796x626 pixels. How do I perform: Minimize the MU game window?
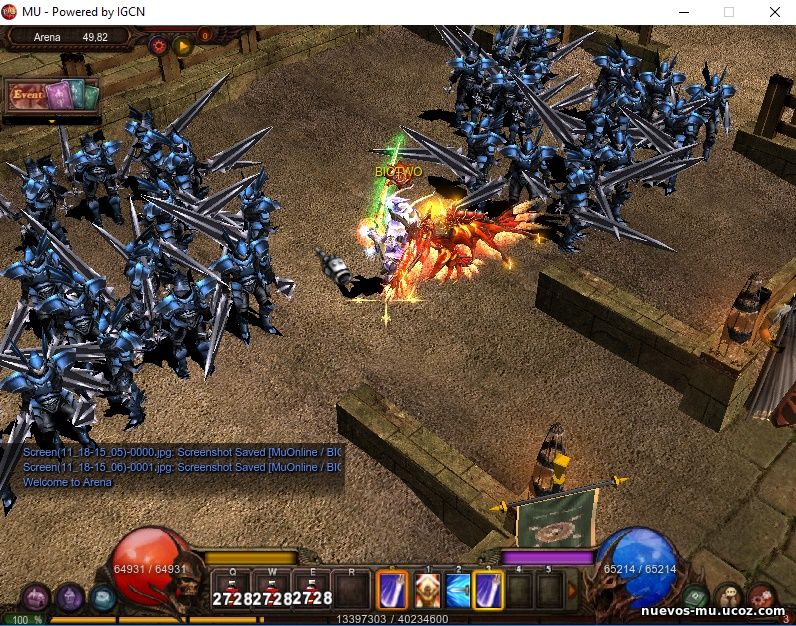(x=682, y=12)
